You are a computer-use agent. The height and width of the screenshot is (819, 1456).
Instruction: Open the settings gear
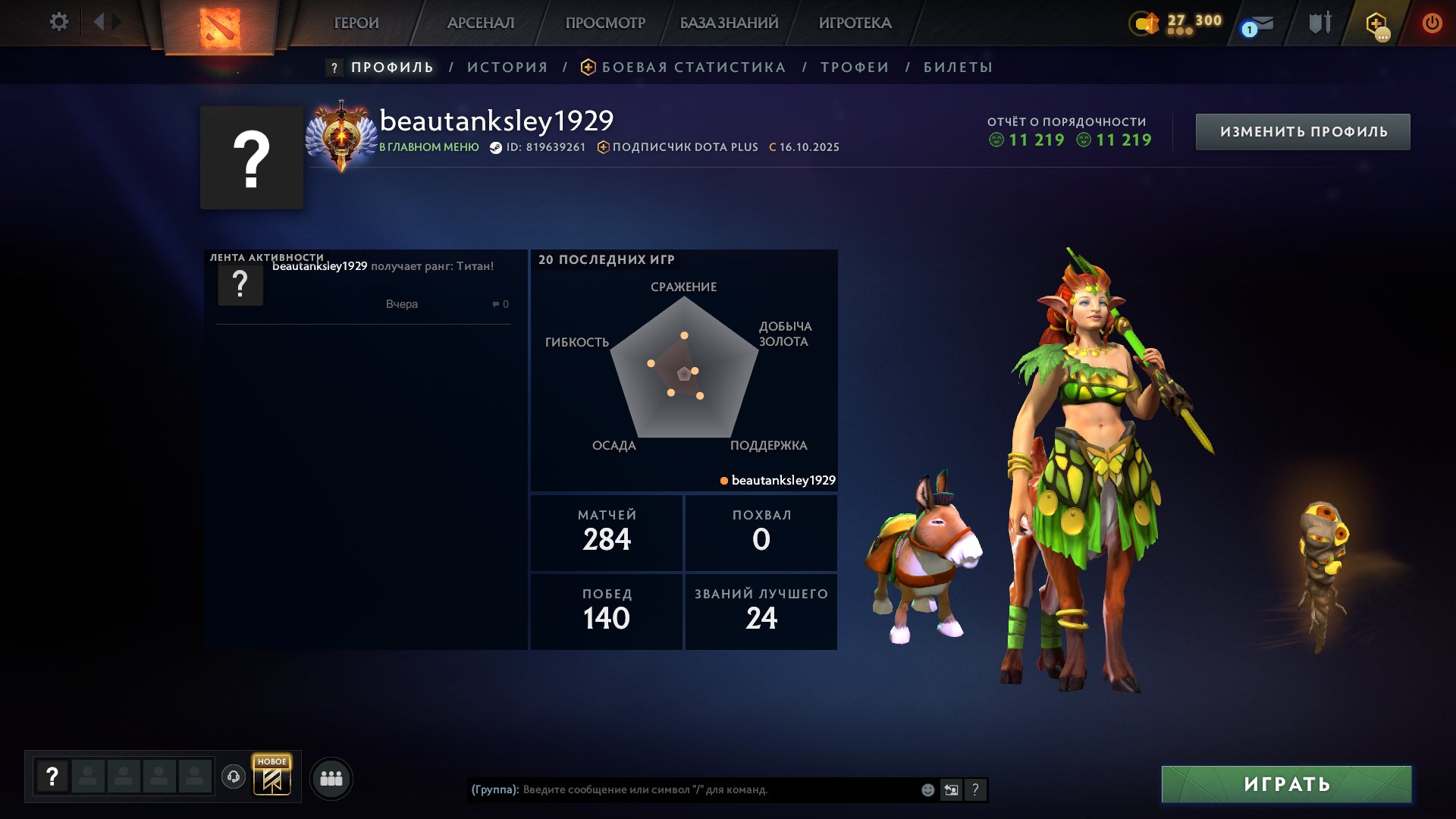[59, 22]
